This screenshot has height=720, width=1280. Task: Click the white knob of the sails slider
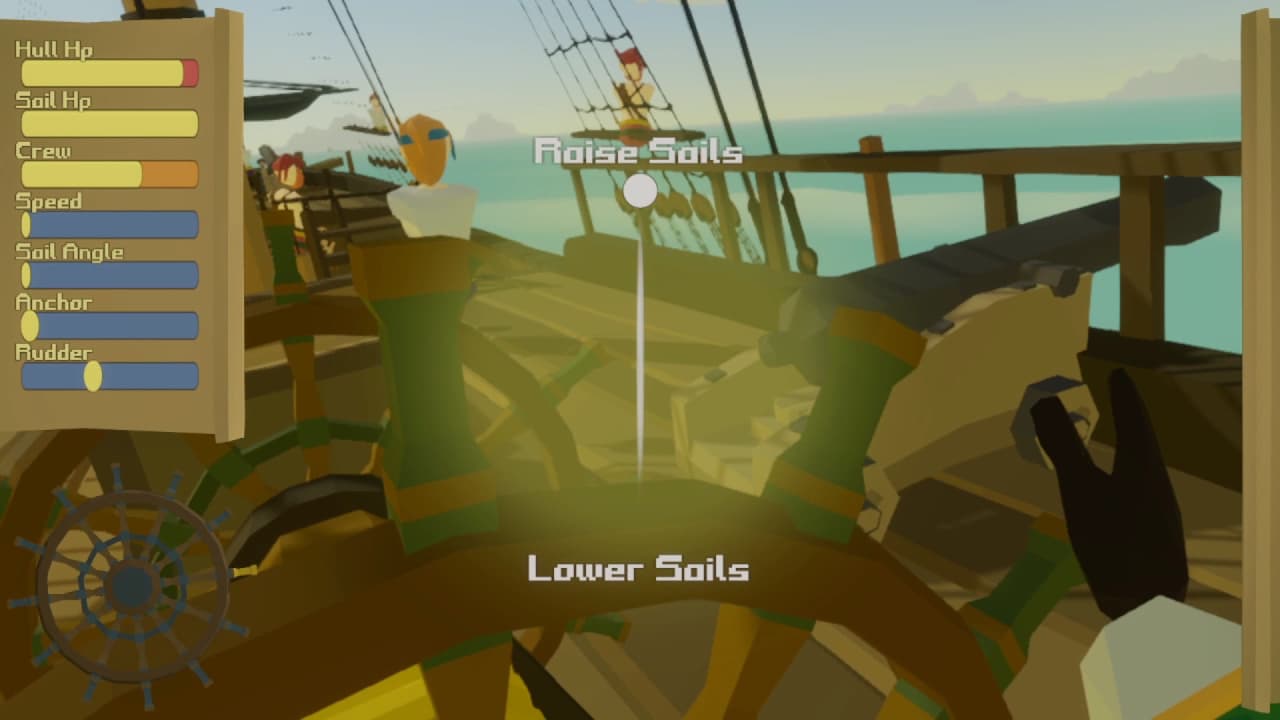click(640, 191)
